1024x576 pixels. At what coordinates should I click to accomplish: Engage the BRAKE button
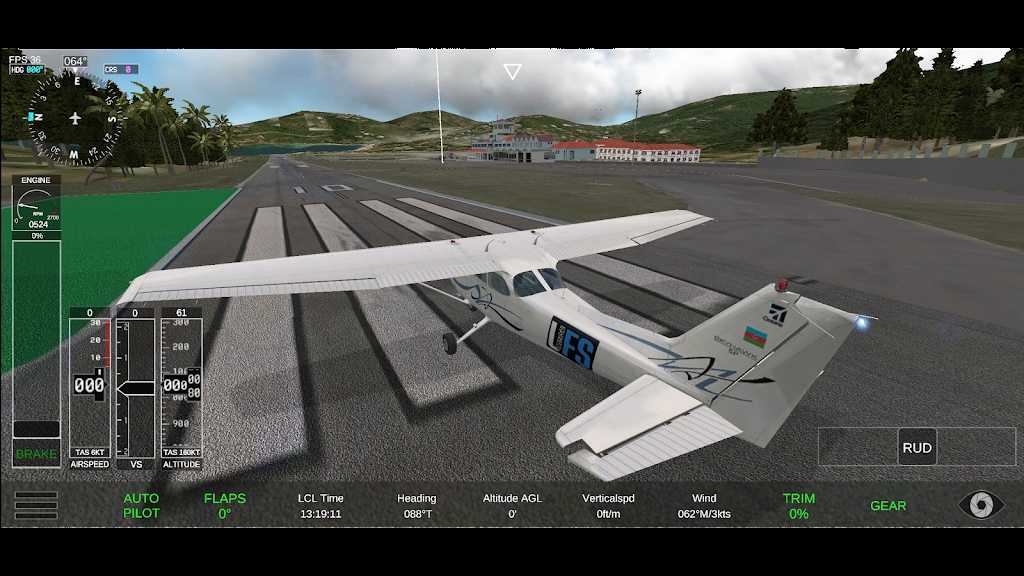pos(36,454)
